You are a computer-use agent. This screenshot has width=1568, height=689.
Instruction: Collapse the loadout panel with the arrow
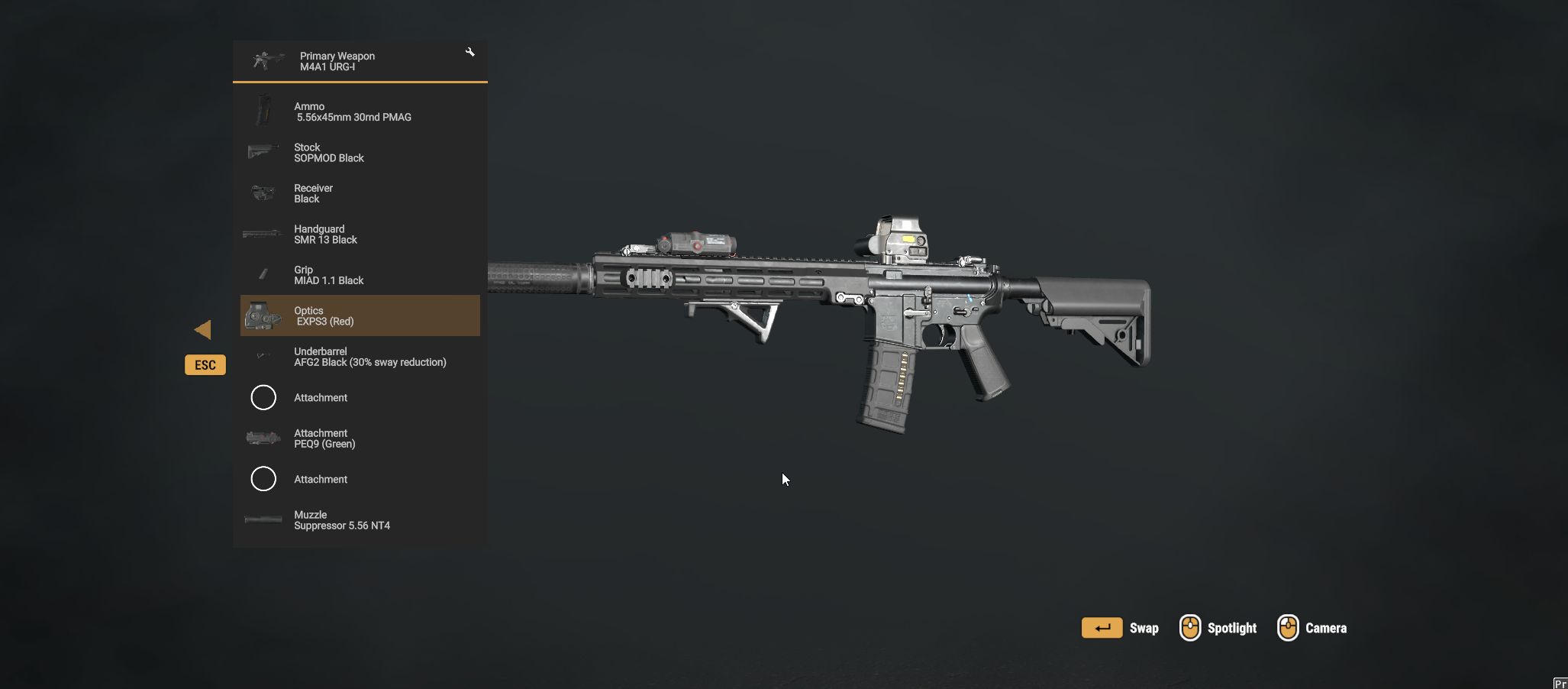point(204,329)
